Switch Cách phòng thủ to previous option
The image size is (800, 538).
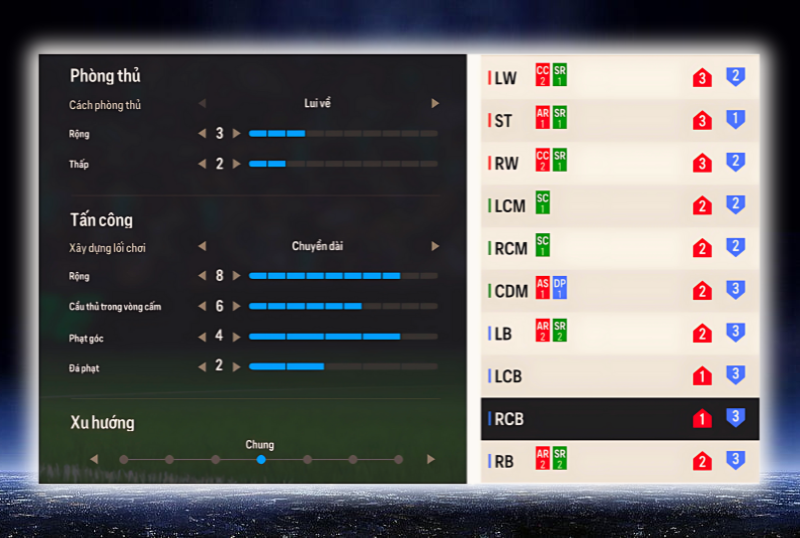coord(202,103)
